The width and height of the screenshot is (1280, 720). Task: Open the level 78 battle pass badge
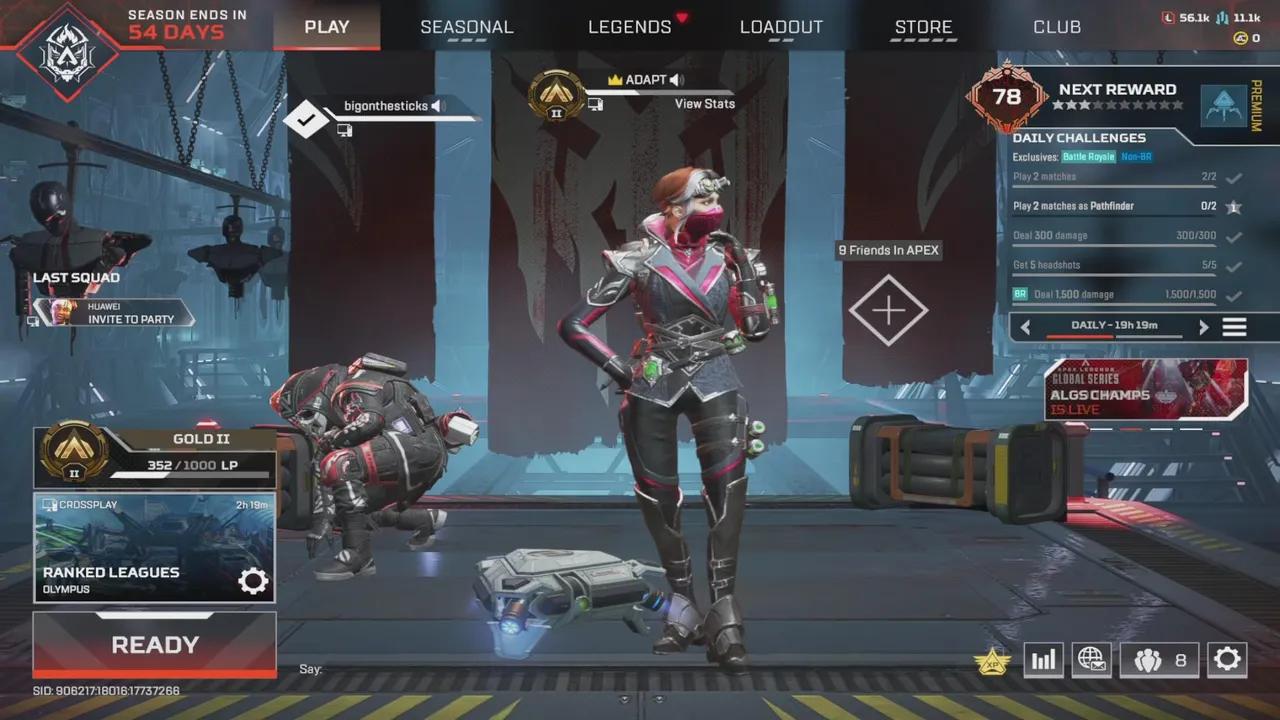pos(1006,97)
